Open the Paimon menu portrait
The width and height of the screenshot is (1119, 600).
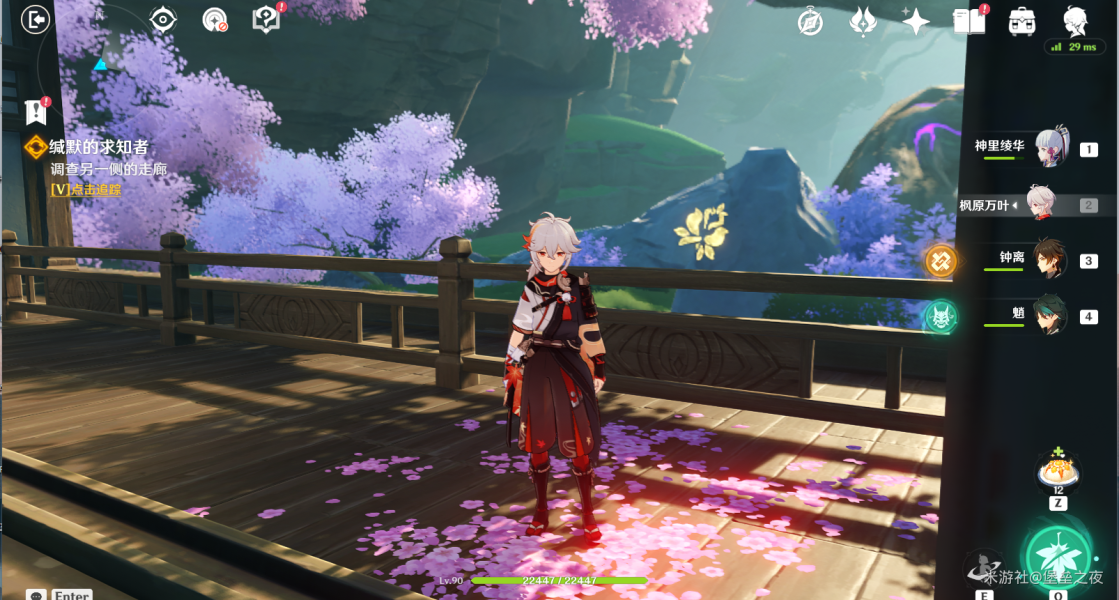[x=1075, y=20]
